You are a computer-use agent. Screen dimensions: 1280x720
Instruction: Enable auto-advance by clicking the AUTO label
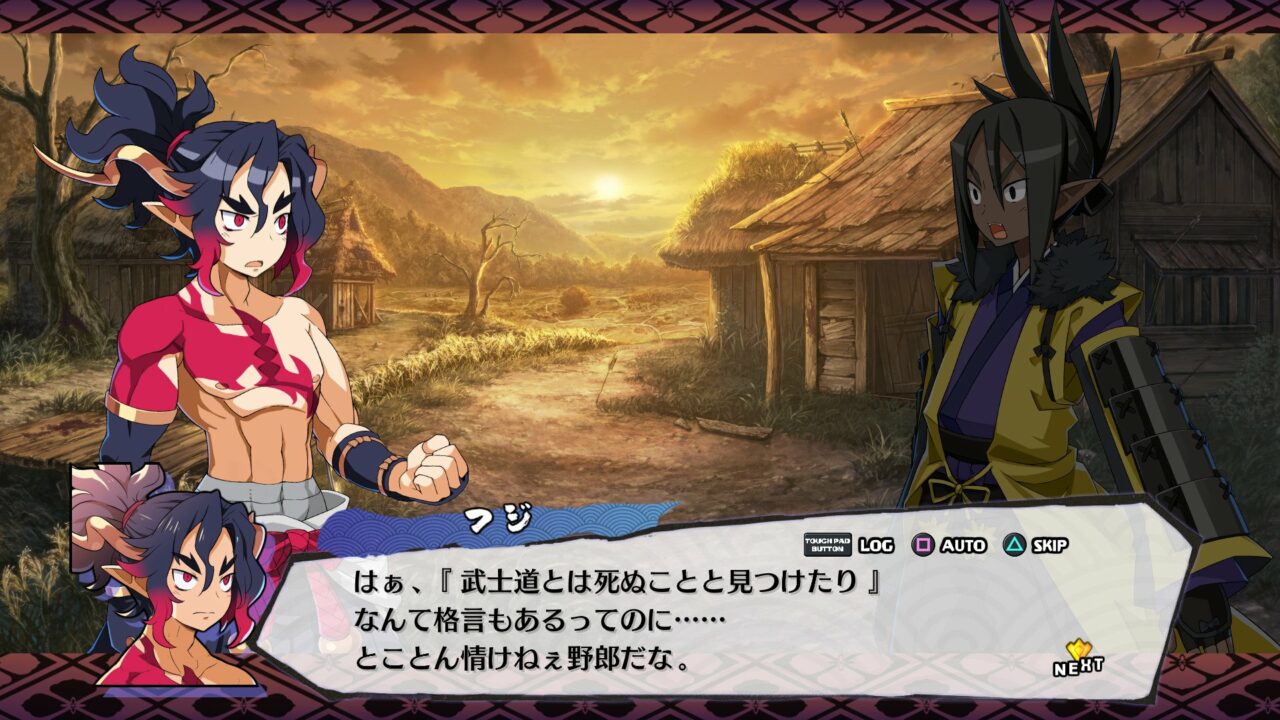[962, 546]
